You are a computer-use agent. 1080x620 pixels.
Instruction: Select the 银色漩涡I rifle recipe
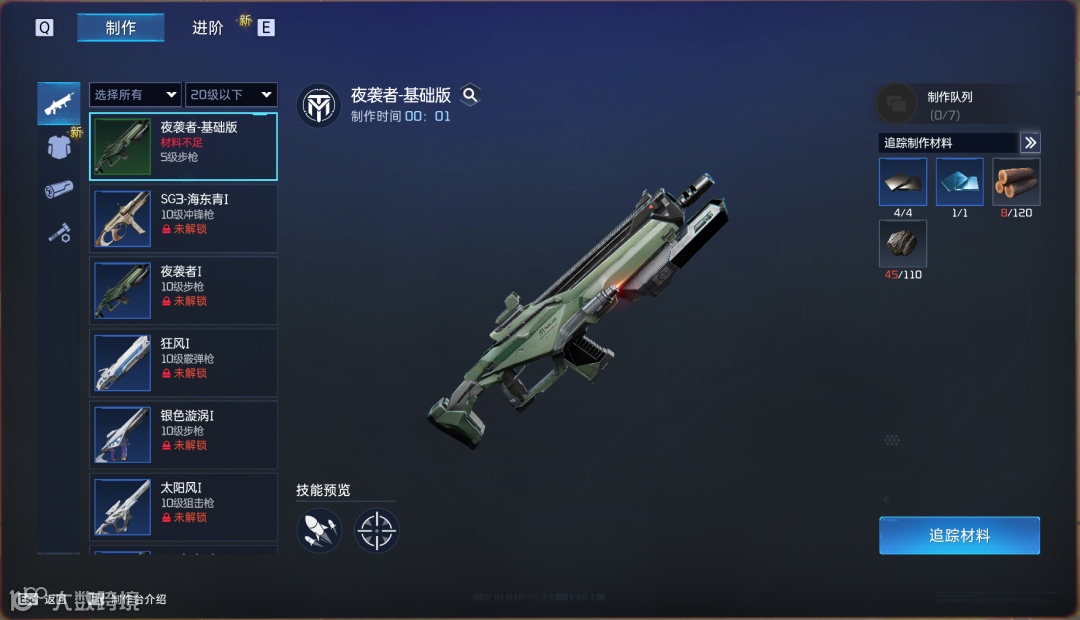coord(183,434)
